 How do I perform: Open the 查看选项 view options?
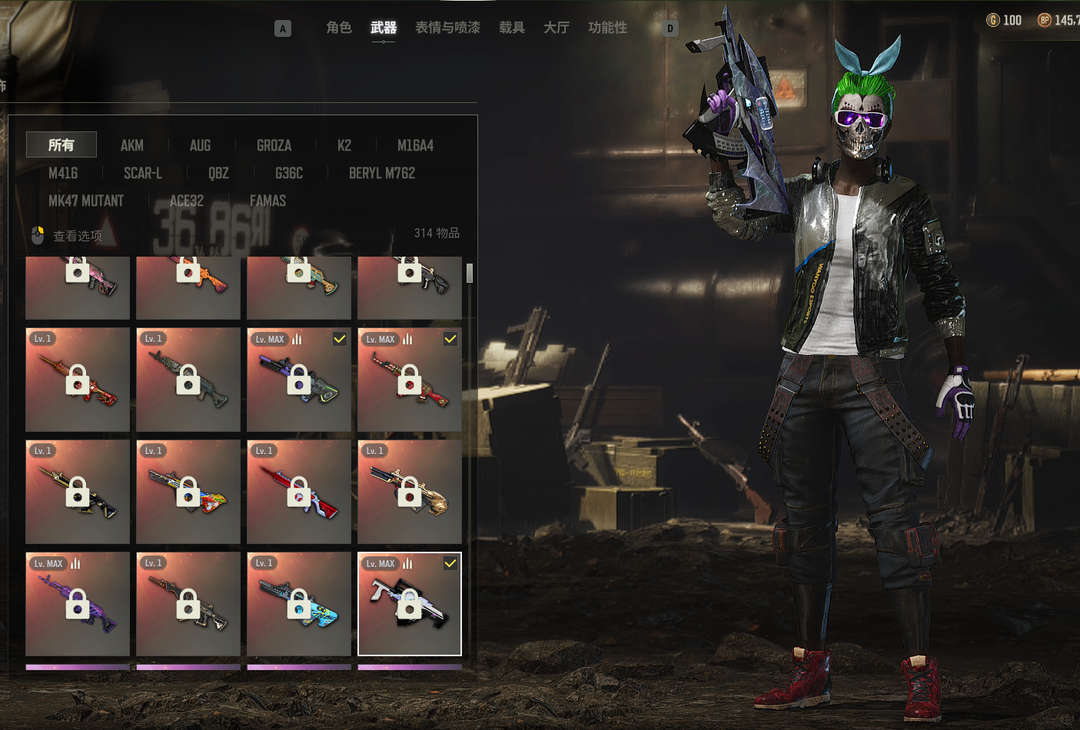[x=69, y=236]
